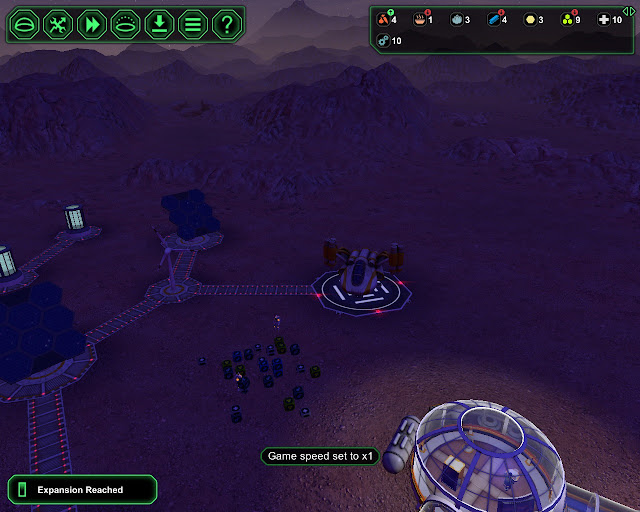Show help with the question mark
This screenshot has height=512, width=640.
tap(227, 24)
